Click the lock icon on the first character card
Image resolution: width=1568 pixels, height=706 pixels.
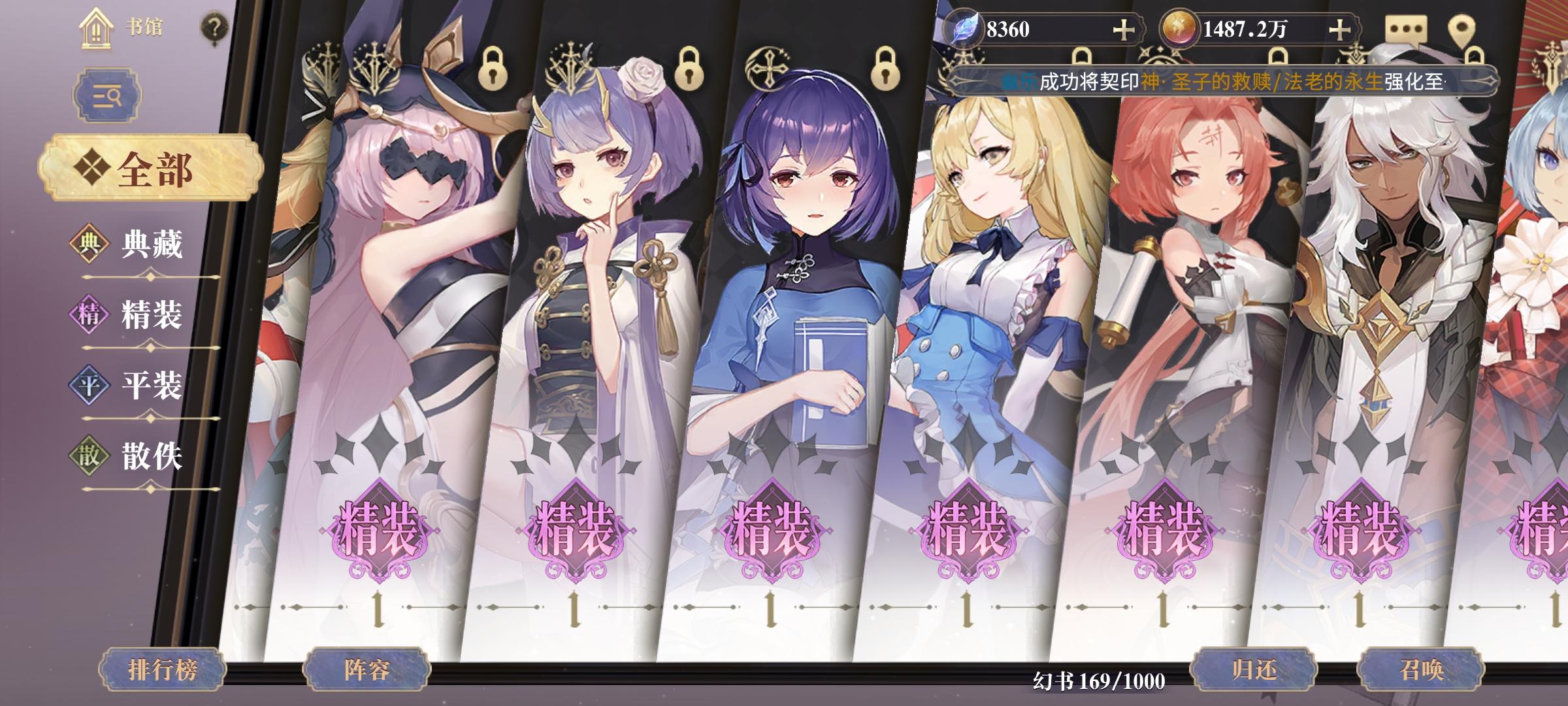[x=495, y=70]
